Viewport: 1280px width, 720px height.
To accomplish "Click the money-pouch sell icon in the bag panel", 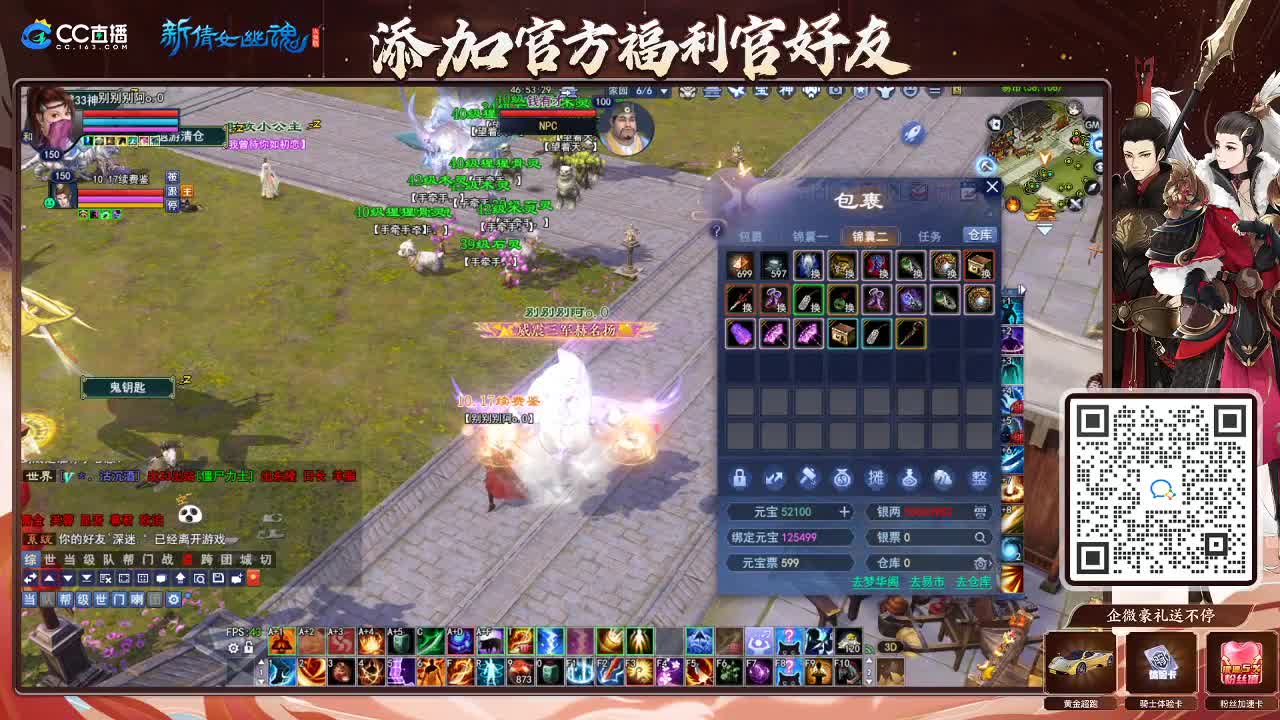I will coord(841,478).
